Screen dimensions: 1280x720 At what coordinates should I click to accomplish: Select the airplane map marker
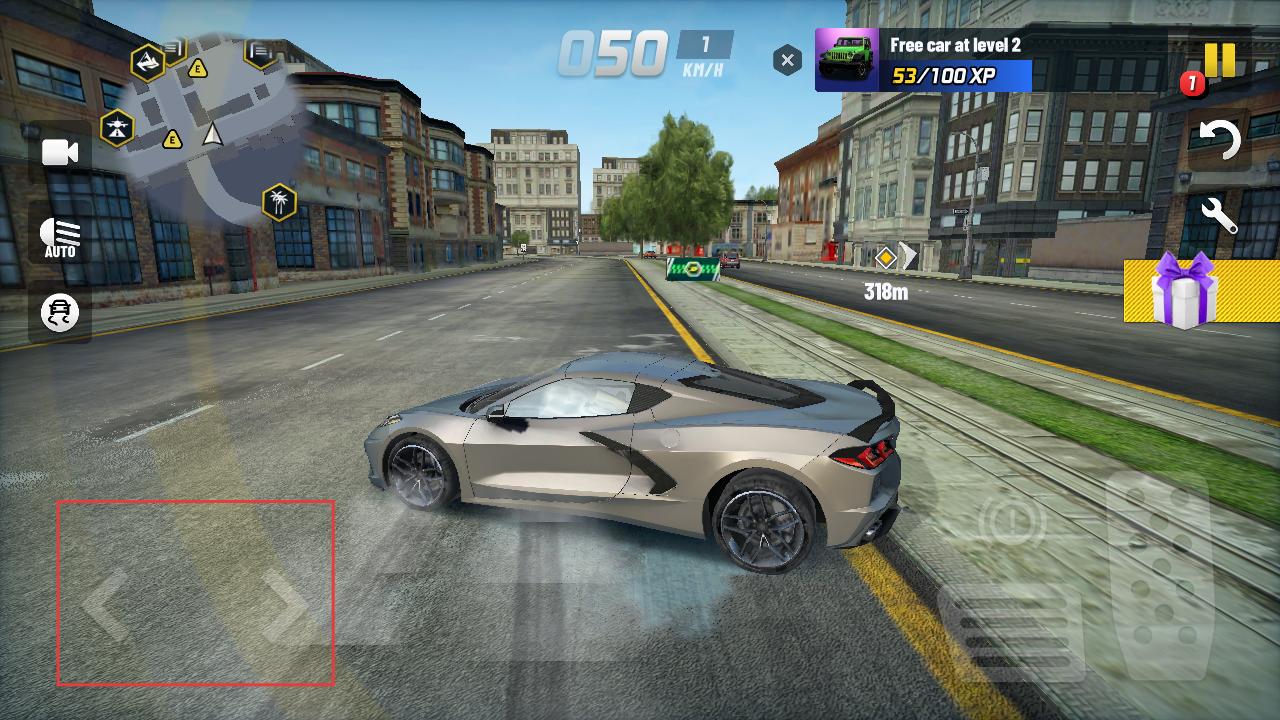click(x=117, y=128)
